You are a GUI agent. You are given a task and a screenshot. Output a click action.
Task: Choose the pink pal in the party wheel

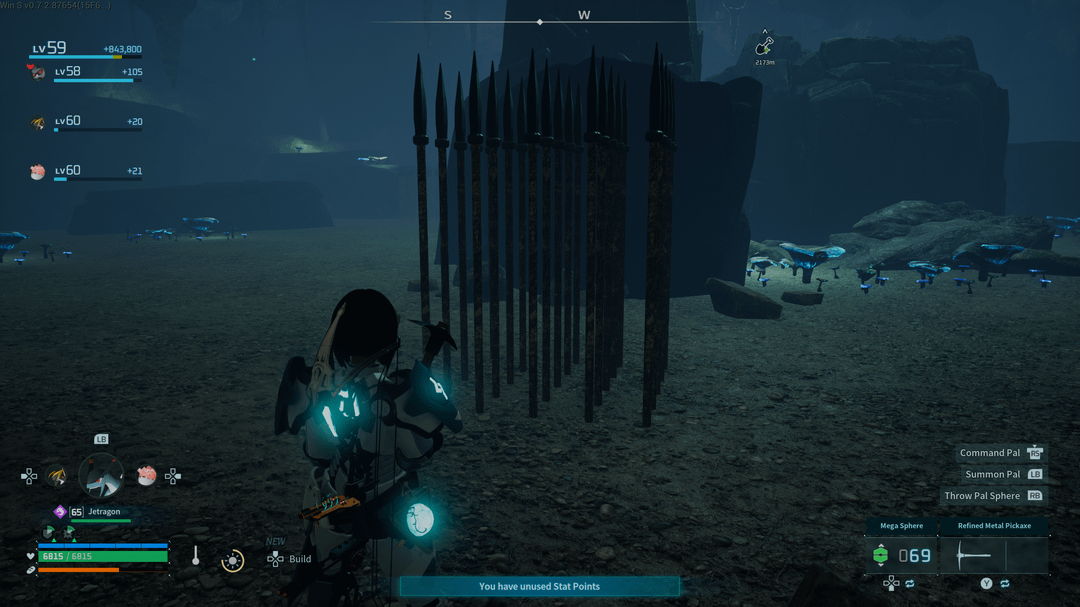[x=147, y=476]
